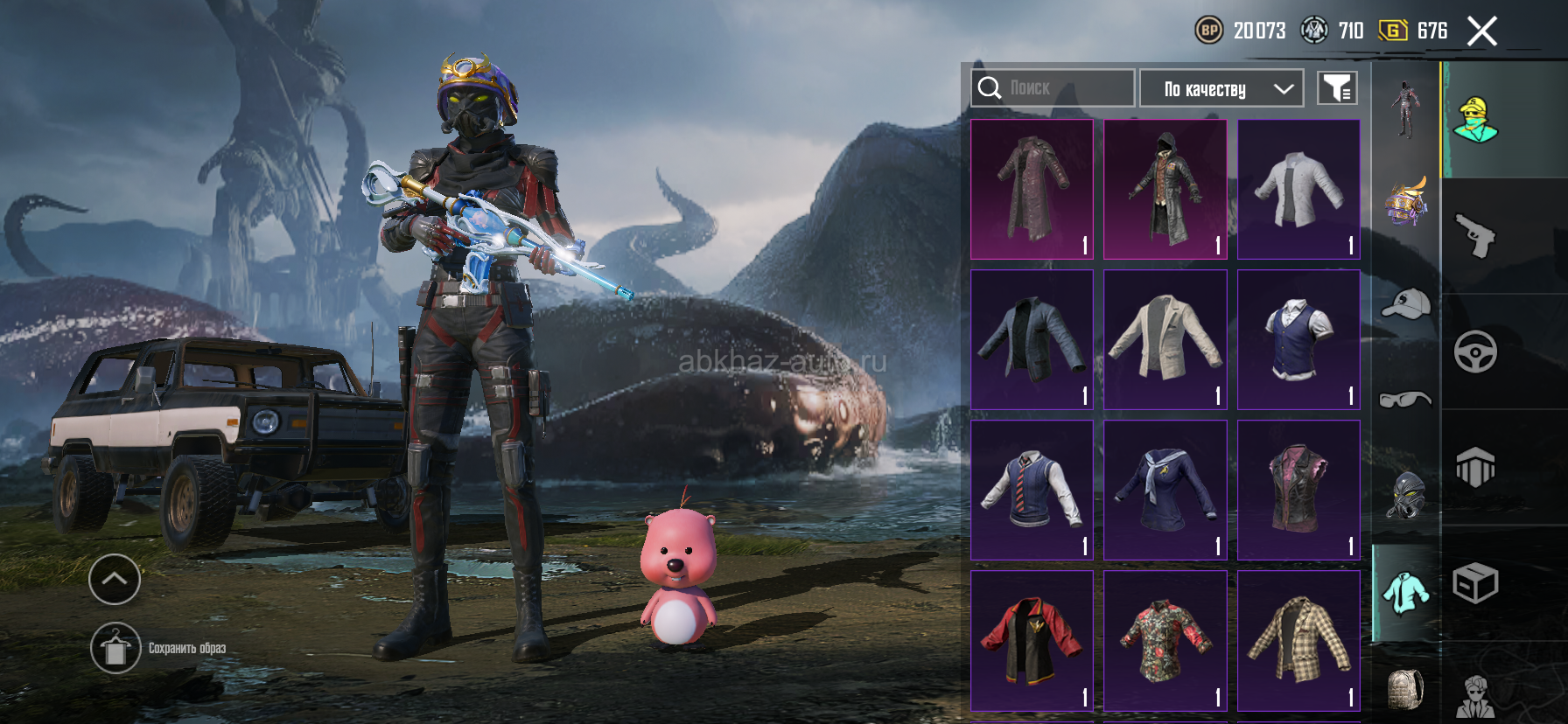This screenshot has height=724, width=1568.
Task: Select the white shirt item
Action: 1298,189
